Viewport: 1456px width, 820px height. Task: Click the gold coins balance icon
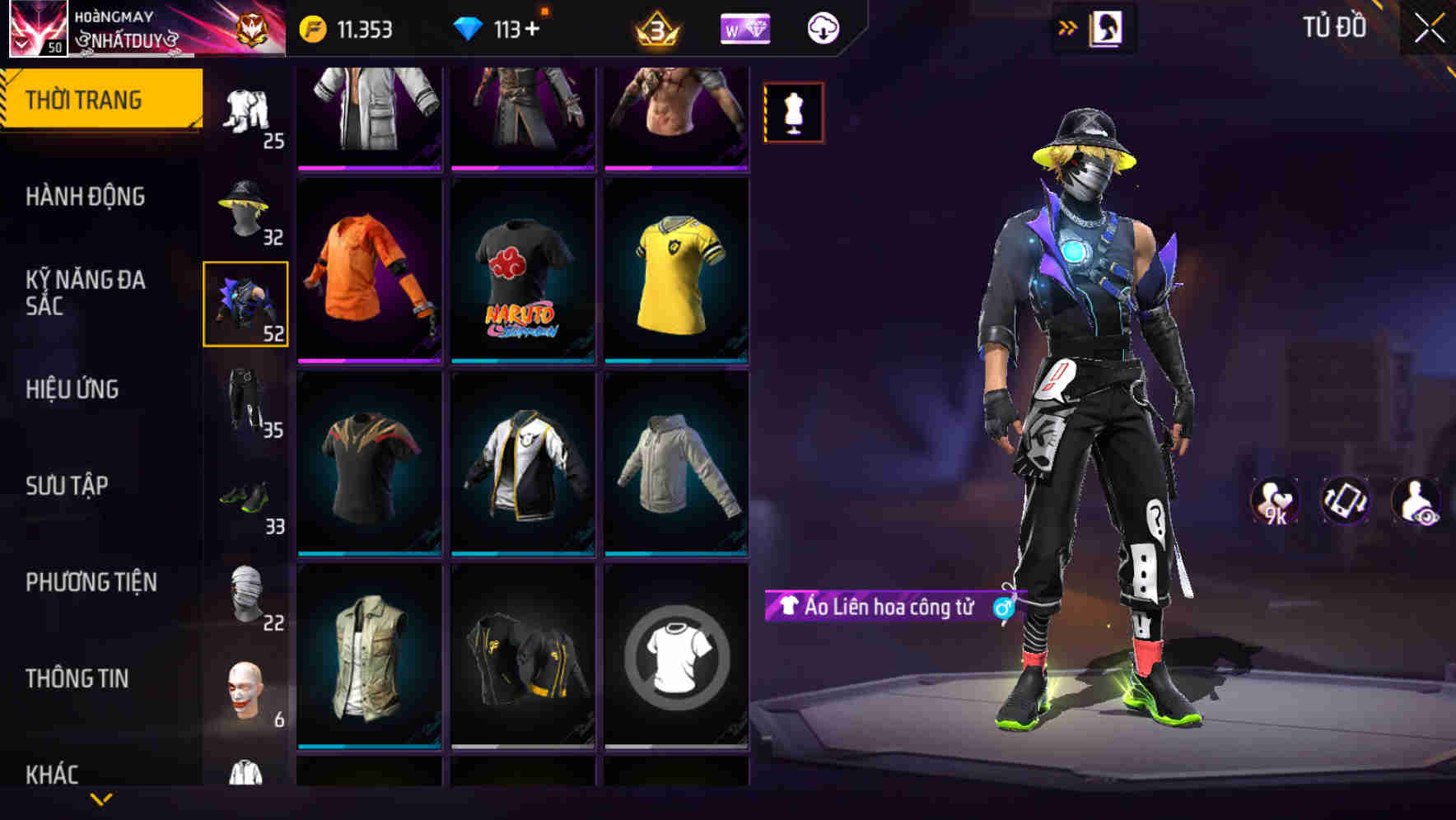coord(314,27)
